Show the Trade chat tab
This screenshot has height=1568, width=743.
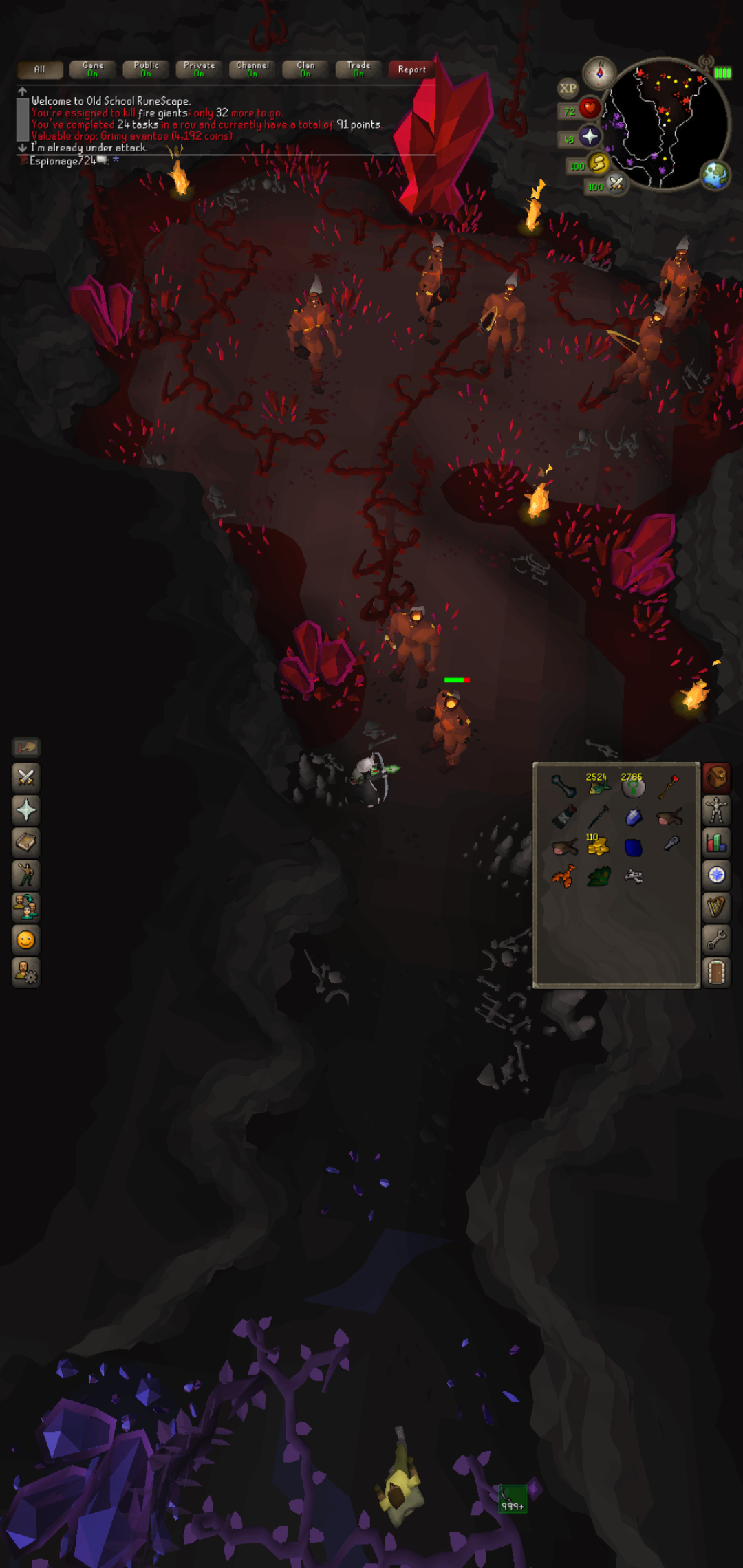coord(358,69)
